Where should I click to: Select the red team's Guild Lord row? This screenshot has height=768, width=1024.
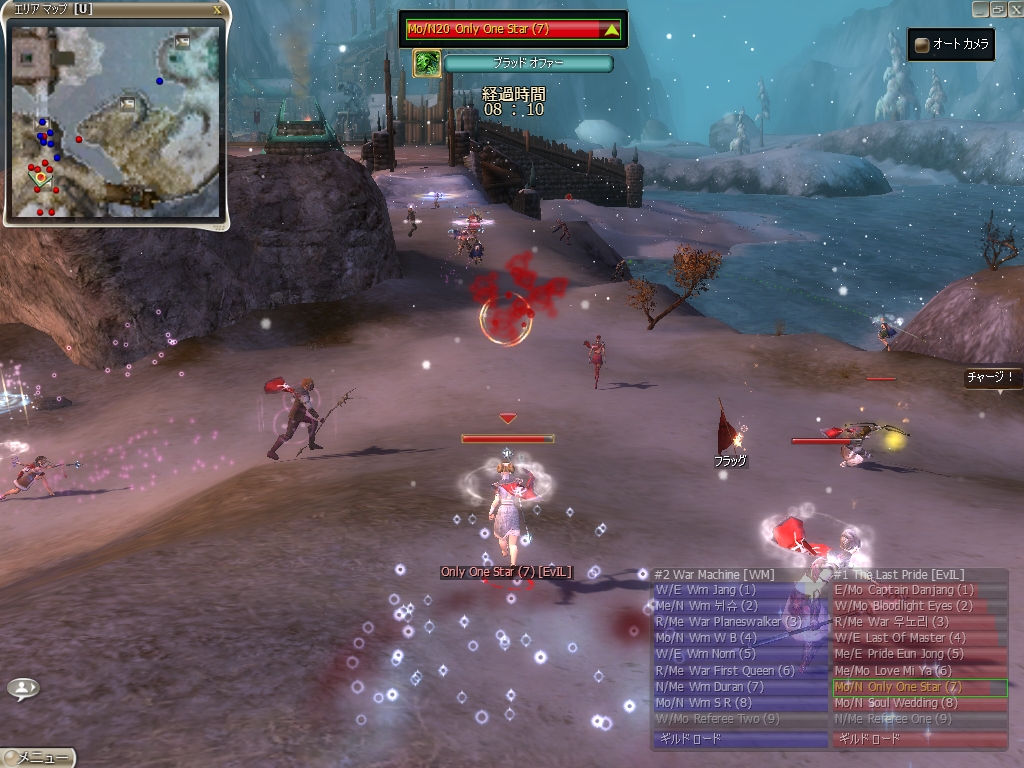(919, 740)
